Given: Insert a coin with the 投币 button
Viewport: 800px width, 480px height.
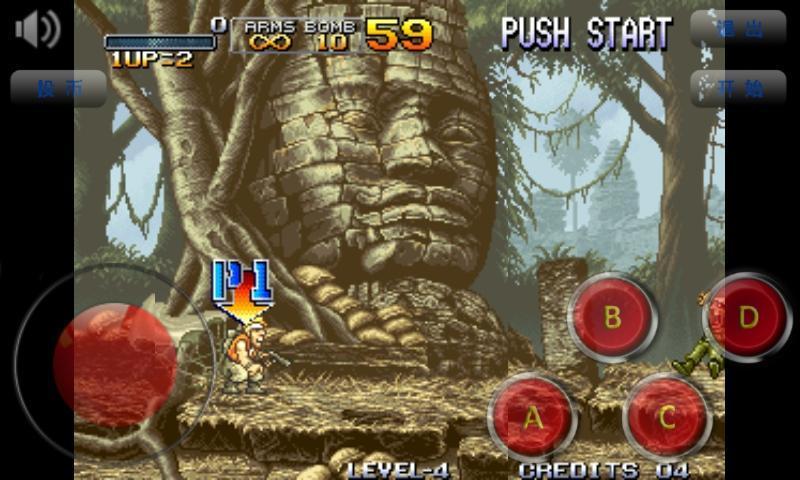Looking at the screenshot, I should pos(58,88).
